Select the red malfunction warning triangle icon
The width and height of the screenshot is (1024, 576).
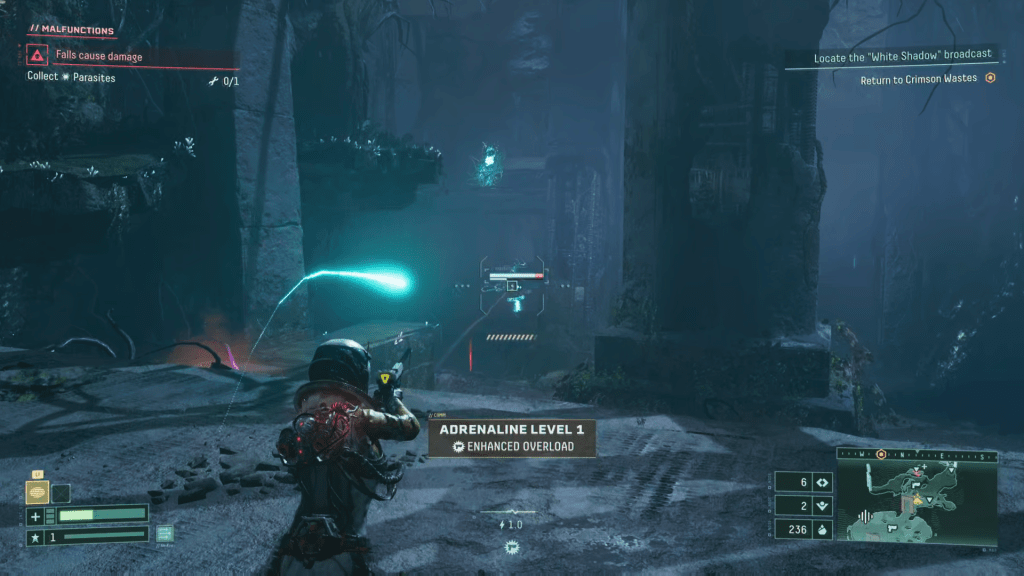tap(37, 56)
